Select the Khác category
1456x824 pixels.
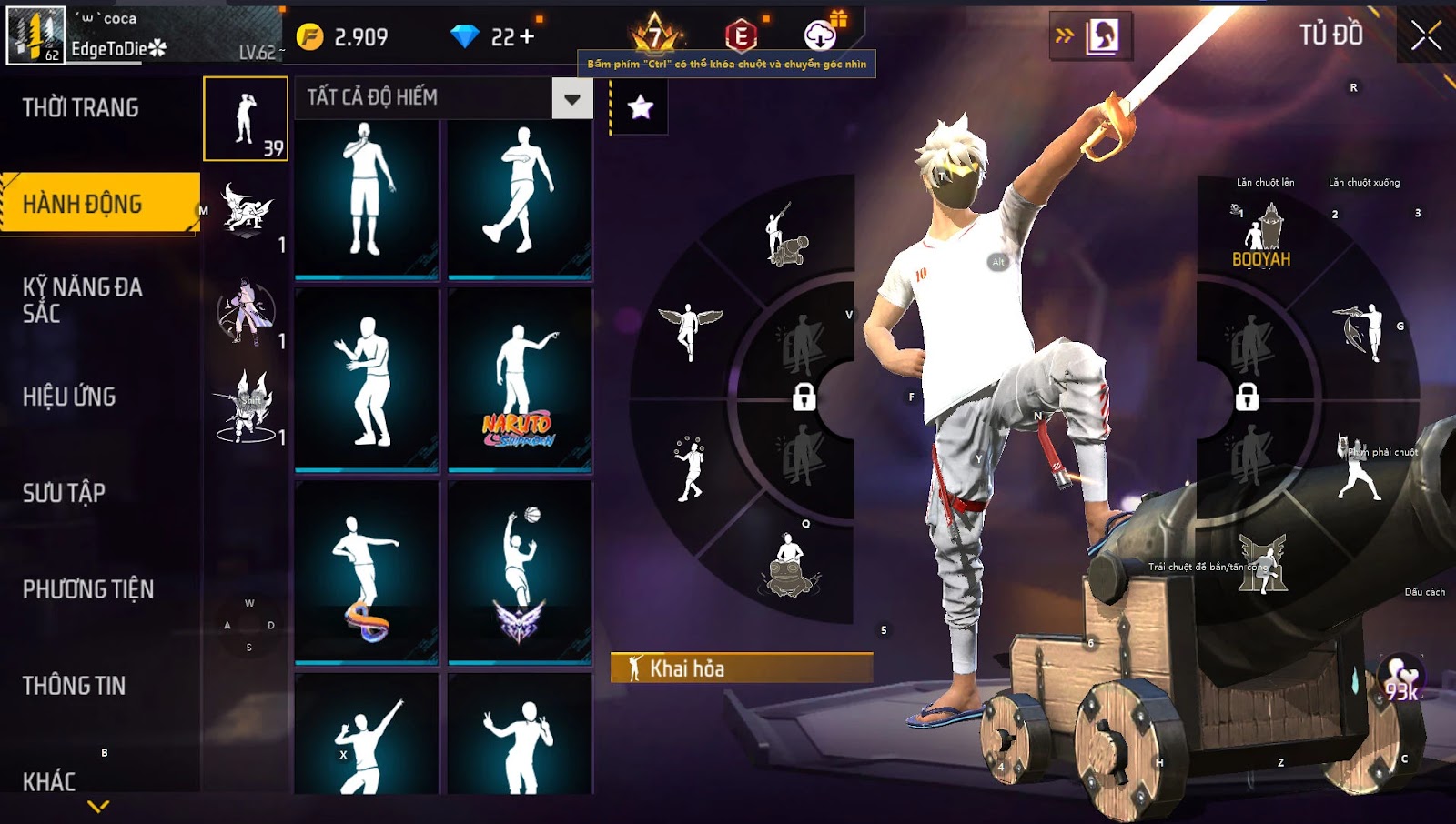[49, 781]
